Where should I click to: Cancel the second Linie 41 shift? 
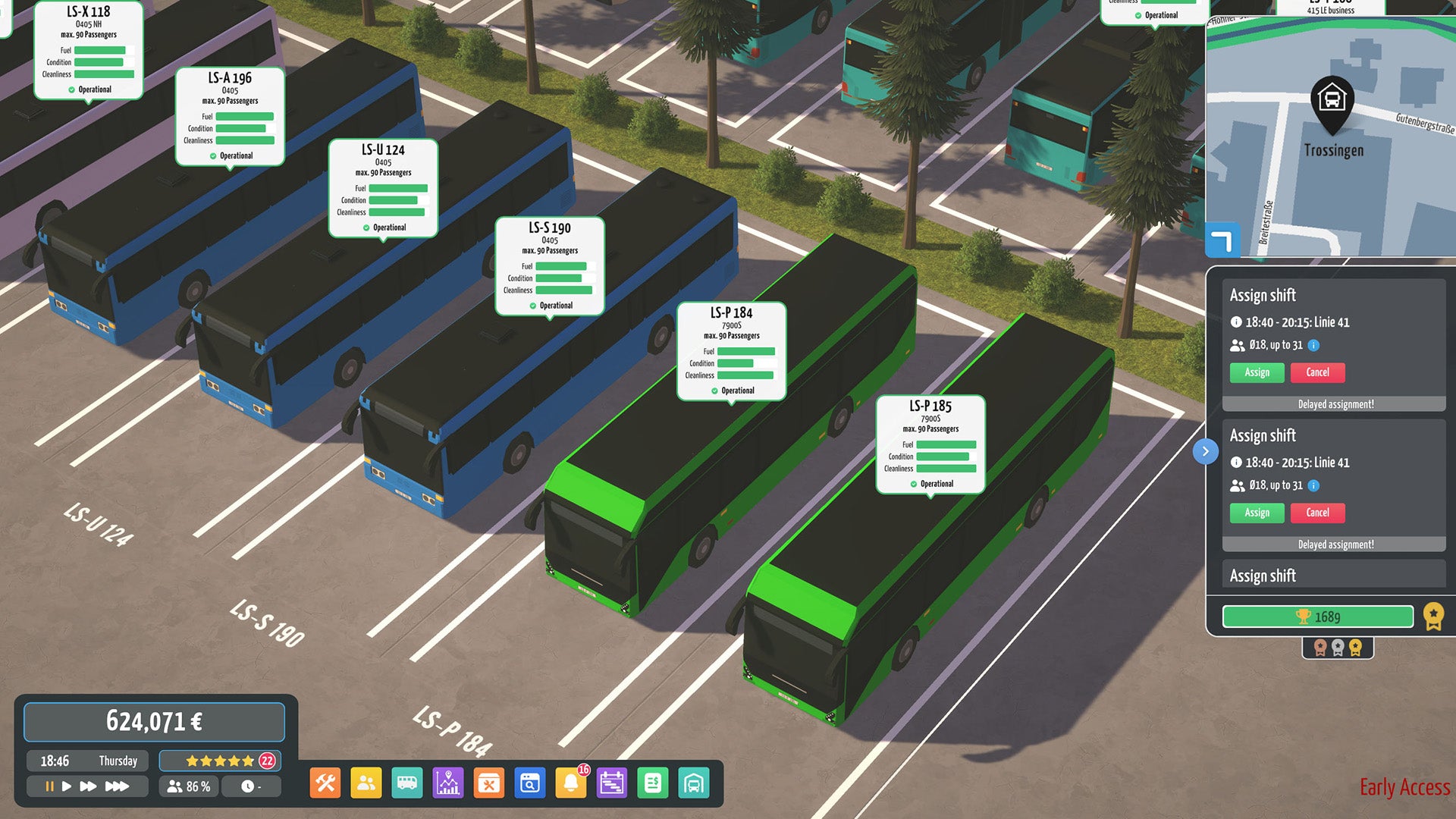pos(1318,513)
